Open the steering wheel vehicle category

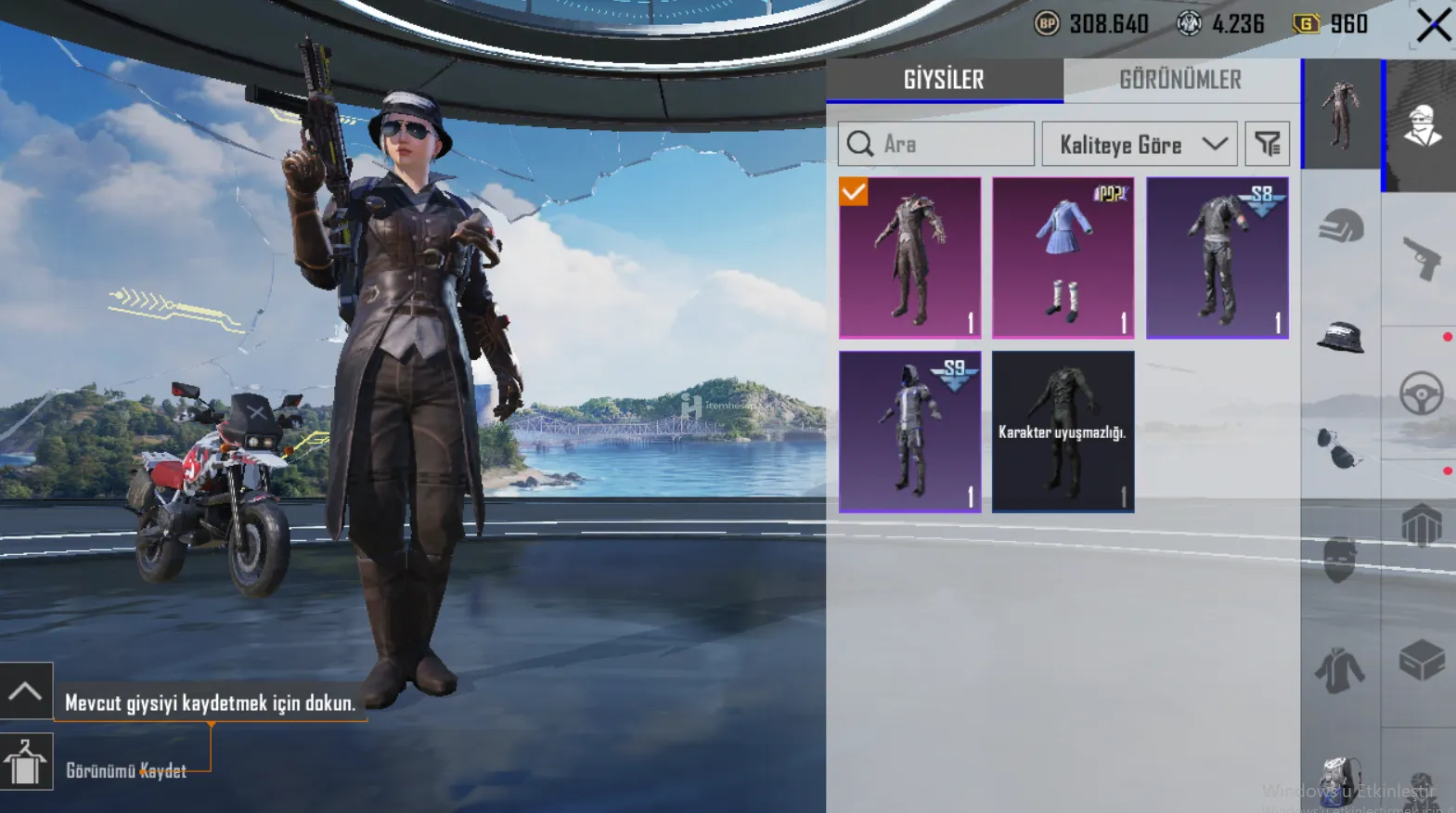pos(1421,394)
